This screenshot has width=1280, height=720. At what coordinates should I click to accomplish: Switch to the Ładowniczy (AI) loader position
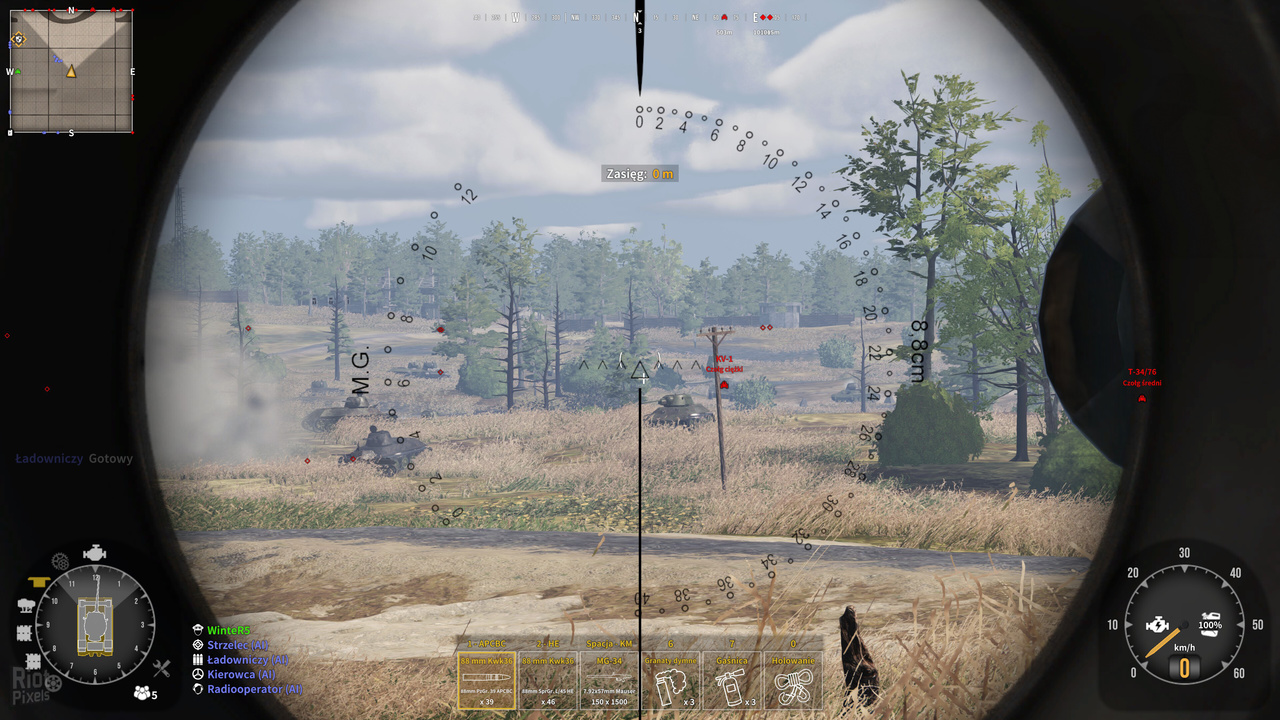point(247,660)
